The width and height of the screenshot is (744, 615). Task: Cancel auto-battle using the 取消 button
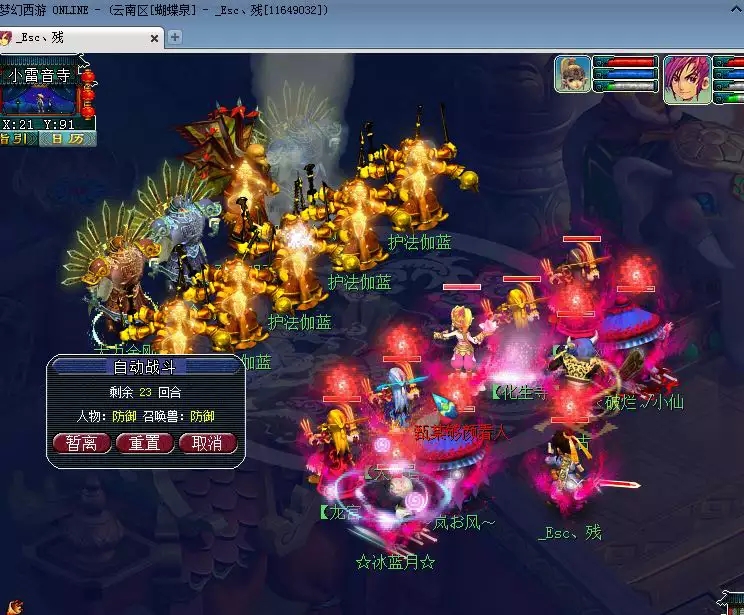point(207,443)
